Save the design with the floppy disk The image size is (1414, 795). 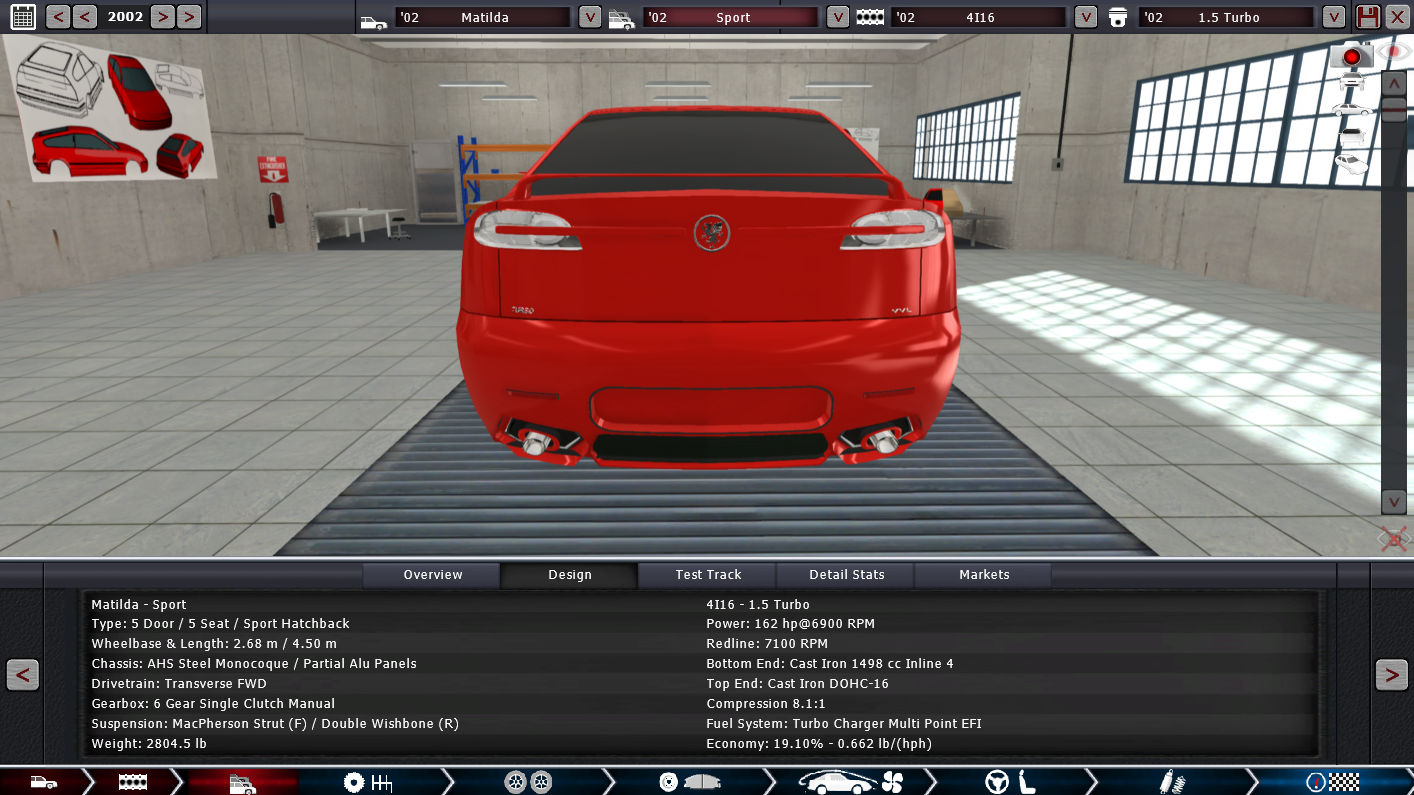(x=1367, y=17)
